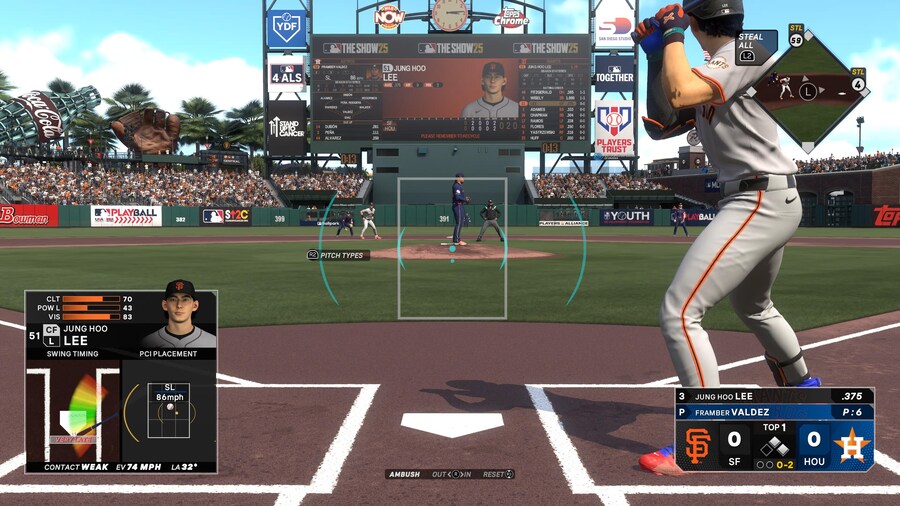View the PCI Placement pitch panel
Viewport: 900px width, 506px height.
pos(168,410)
